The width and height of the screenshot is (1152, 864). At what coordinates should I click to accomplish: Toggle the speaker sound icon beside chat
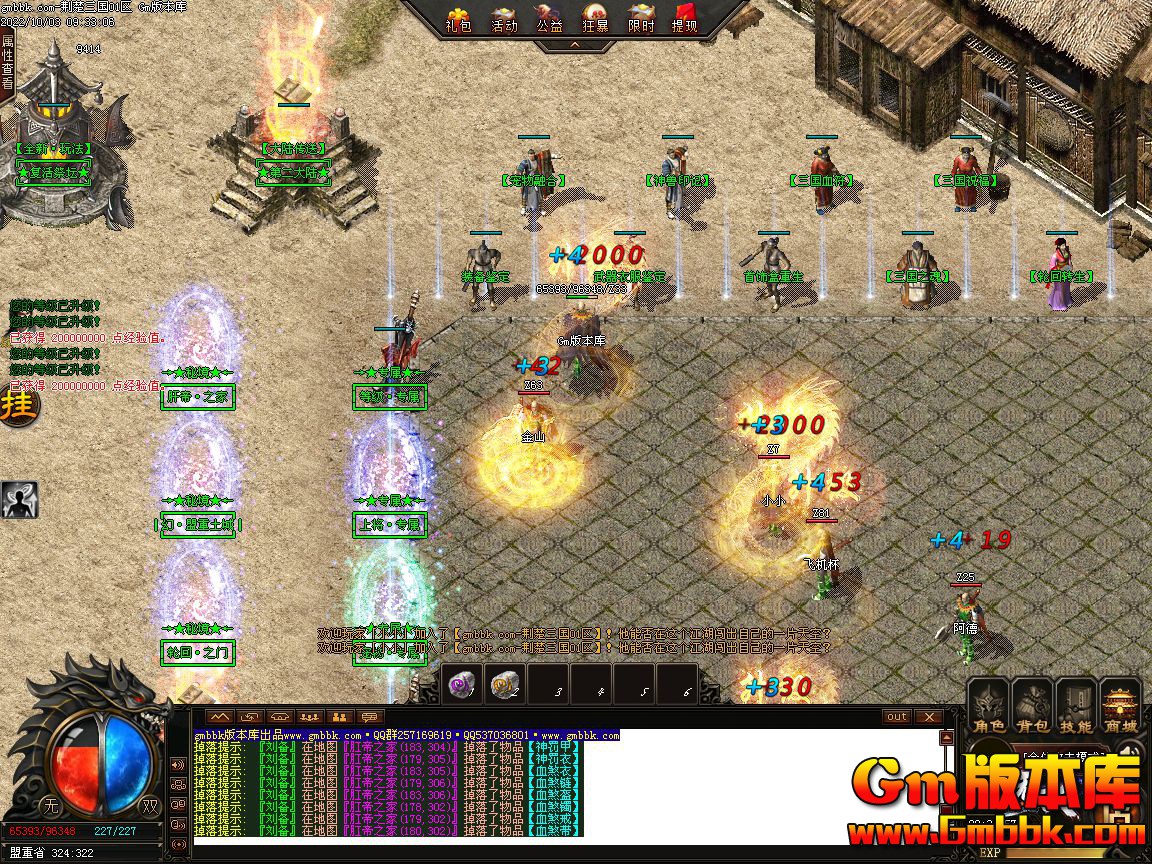pos(178,765)
